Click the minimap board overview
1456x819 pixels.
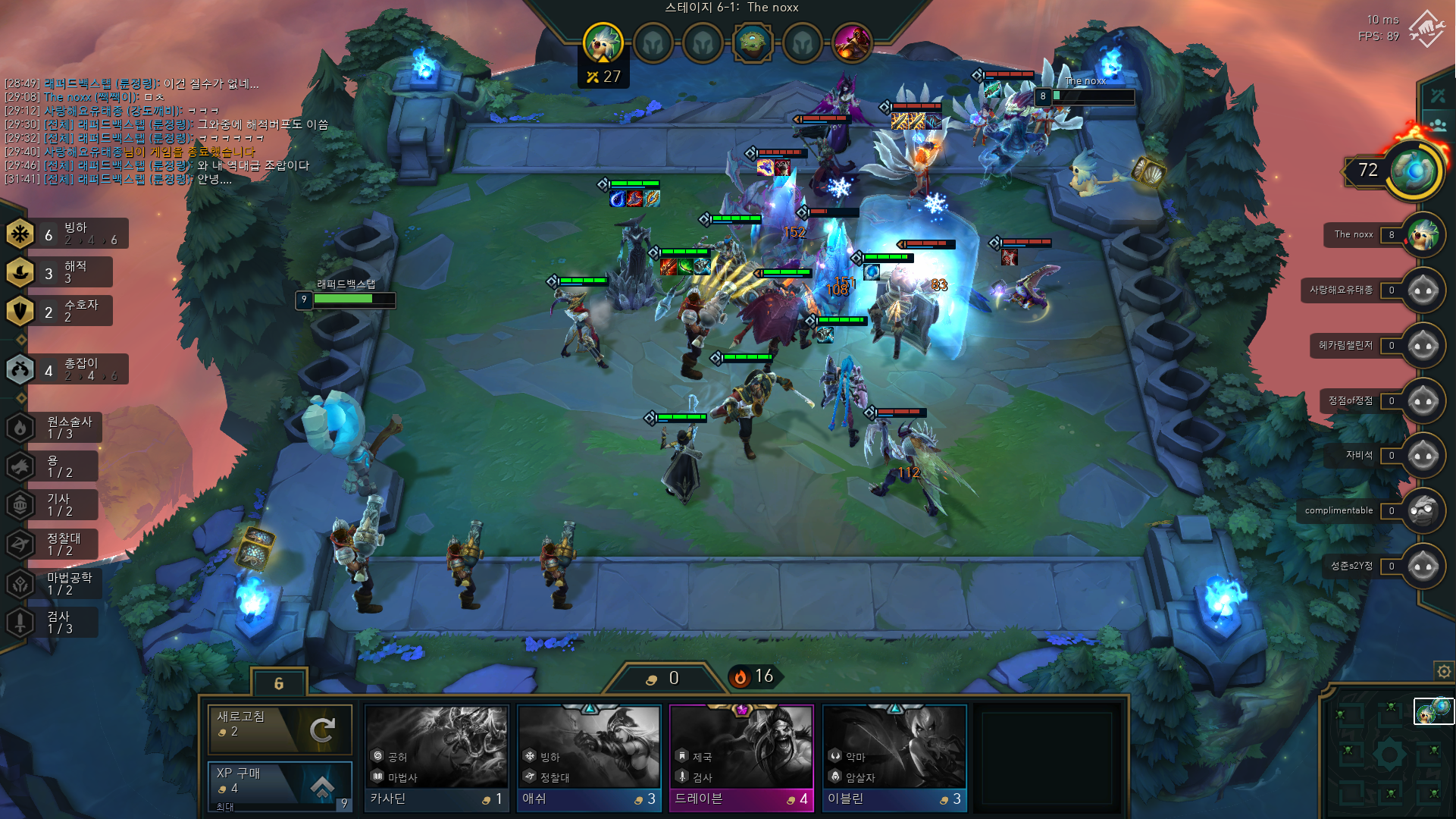click(x=1387, y=755)
